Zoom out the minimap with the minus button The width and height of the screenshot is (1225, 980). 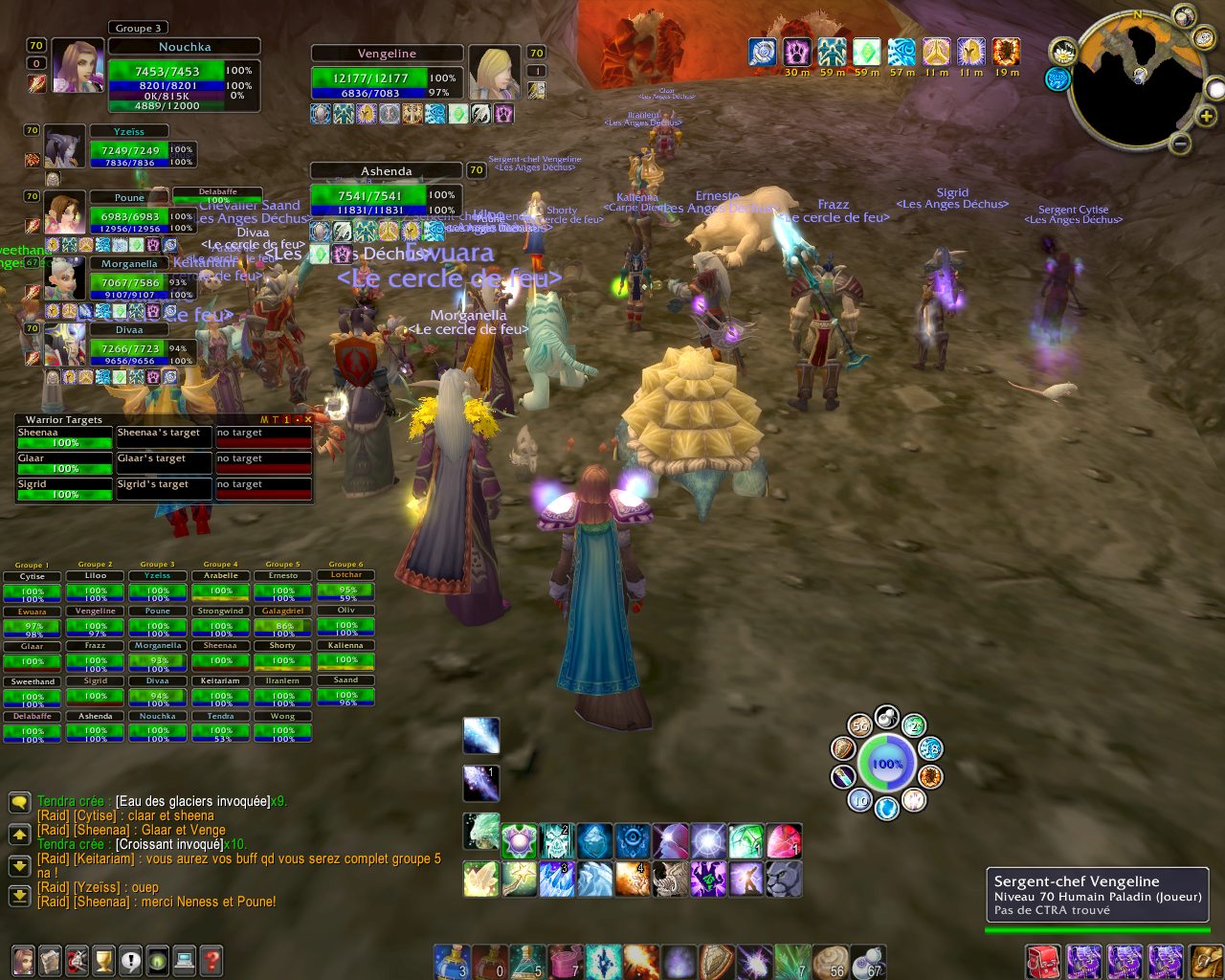point(1180,145)
